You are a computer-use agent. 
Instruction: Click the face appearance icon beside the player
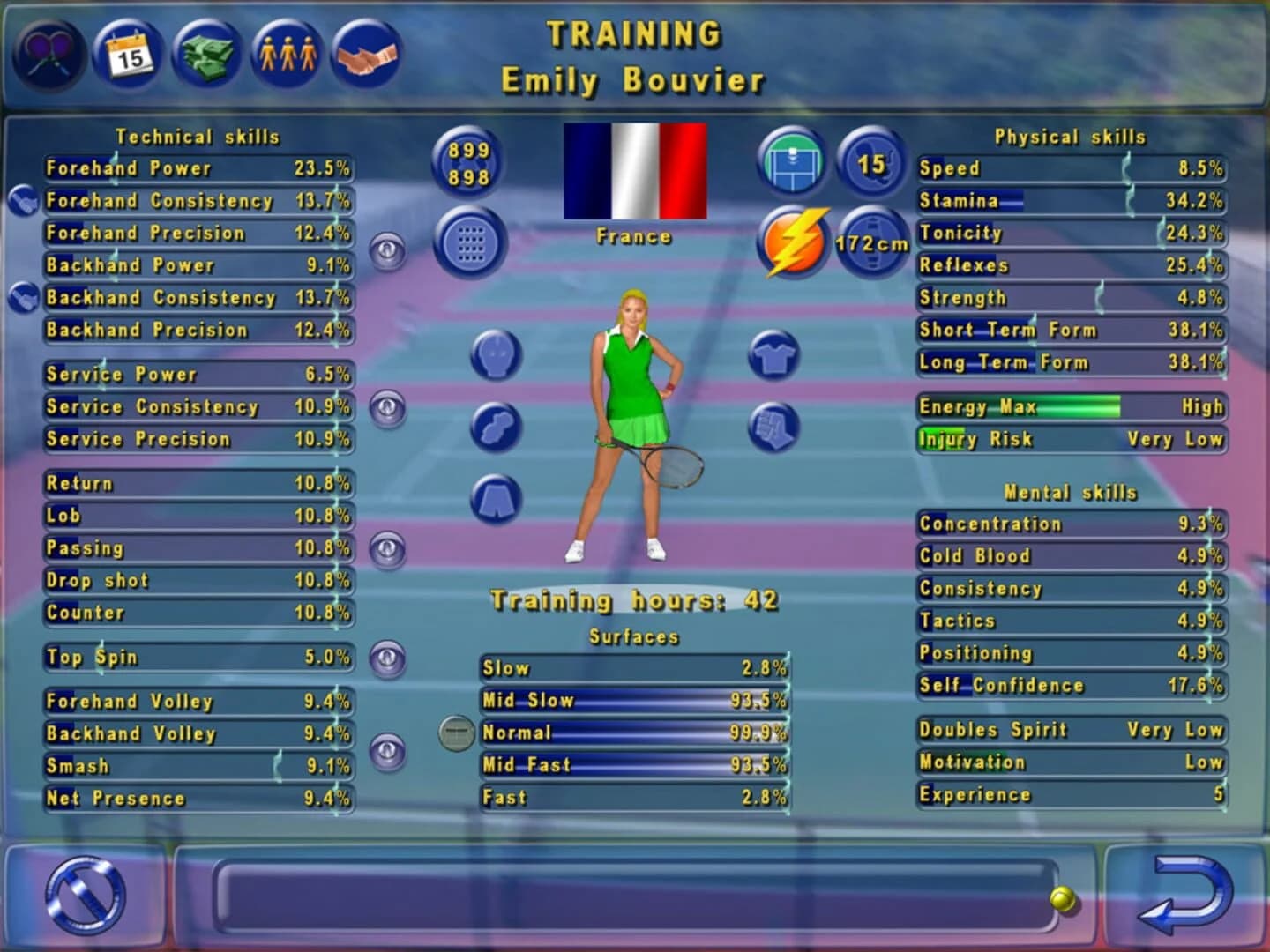pos(495,355)
